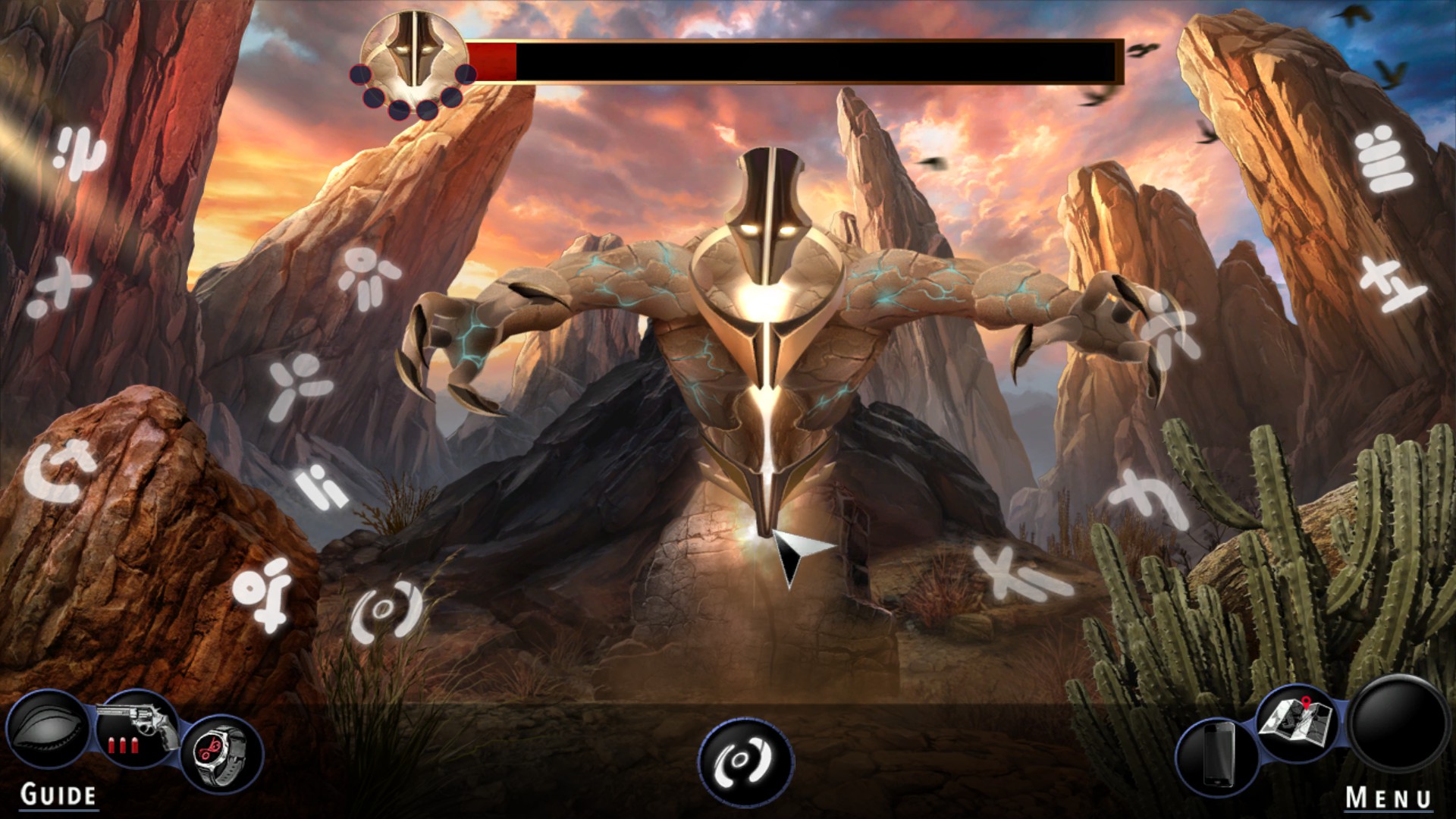Pick the horseshoe-shaped rune on the boulder
Image resolution: width=1456 pixels, height=819 pixels.
61,471
